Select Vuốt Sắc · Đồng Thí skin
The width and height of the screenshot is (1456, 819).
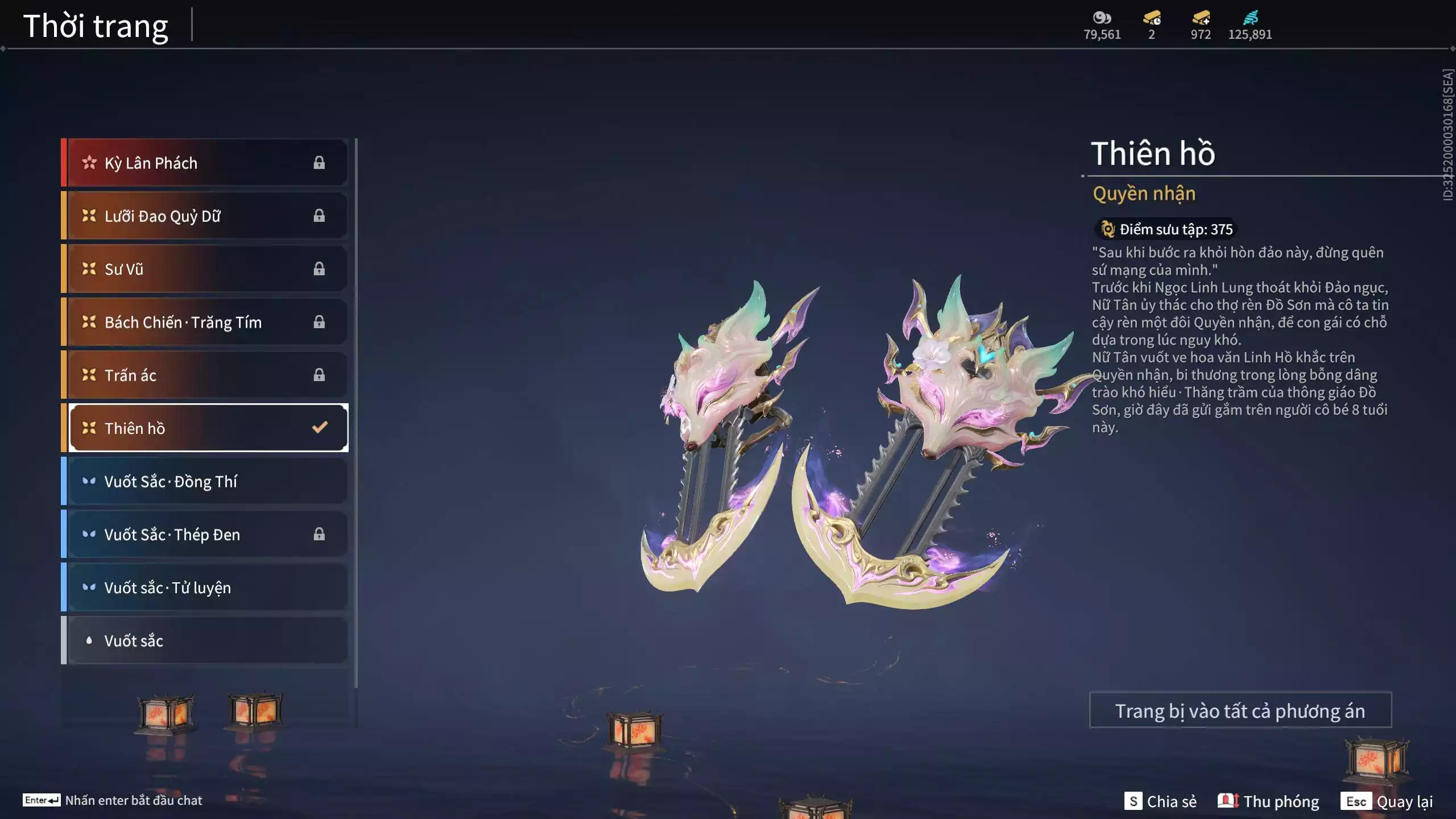205,481
